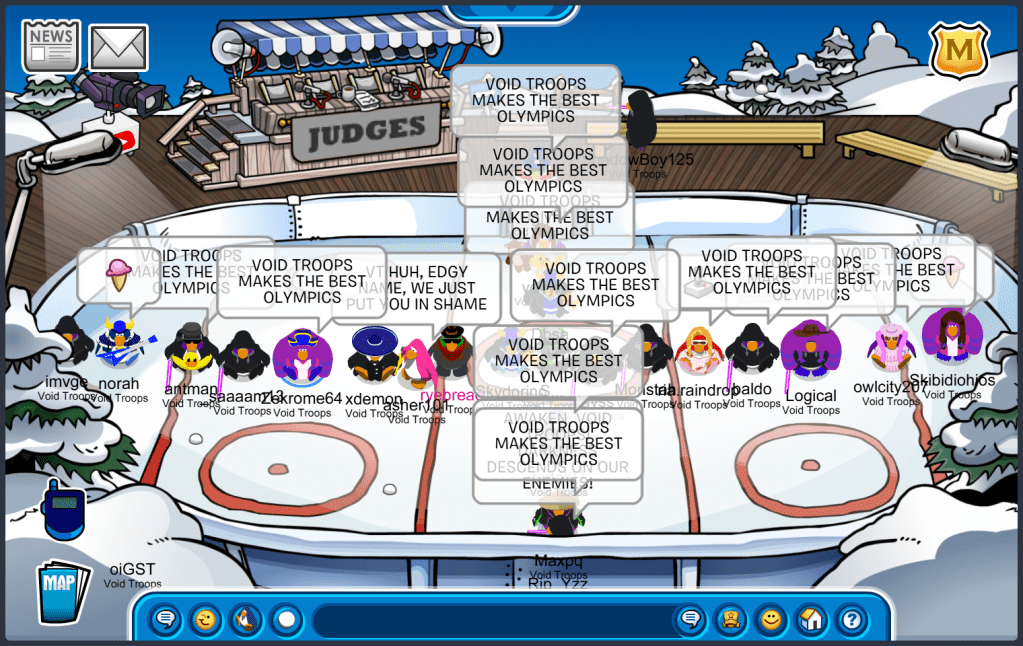Open the penguin actions menu
The height and width of the screenshot is (646, 1023).
[246, 620]
